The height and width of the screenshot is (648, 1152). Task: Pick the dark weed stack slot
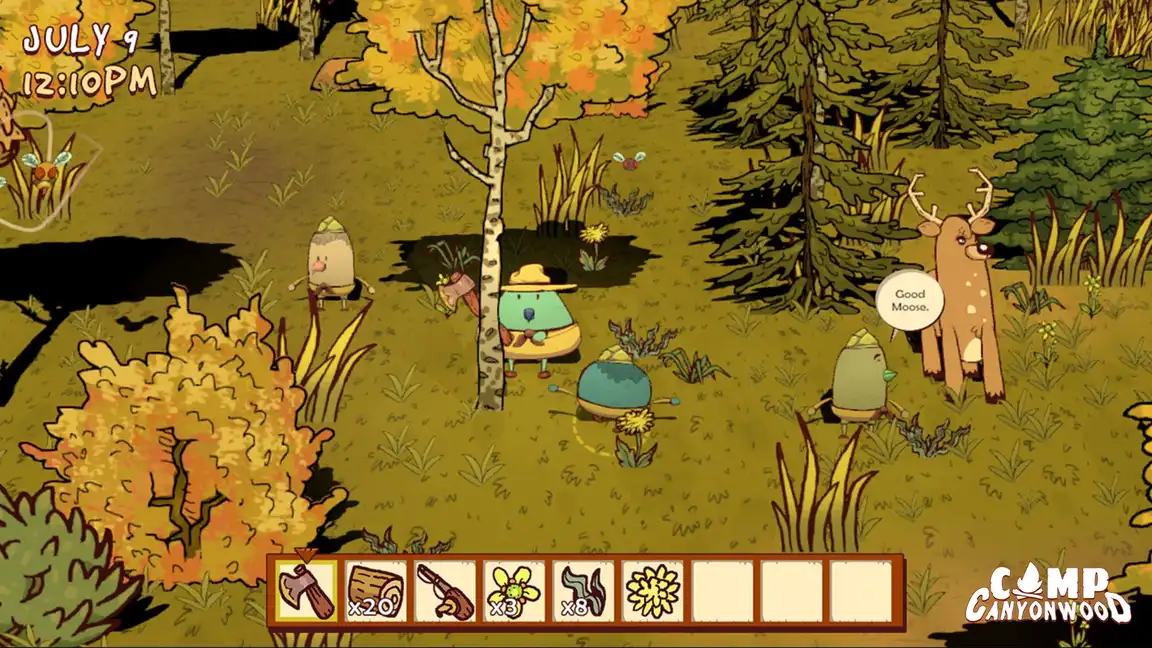click(x=584, y=591)
